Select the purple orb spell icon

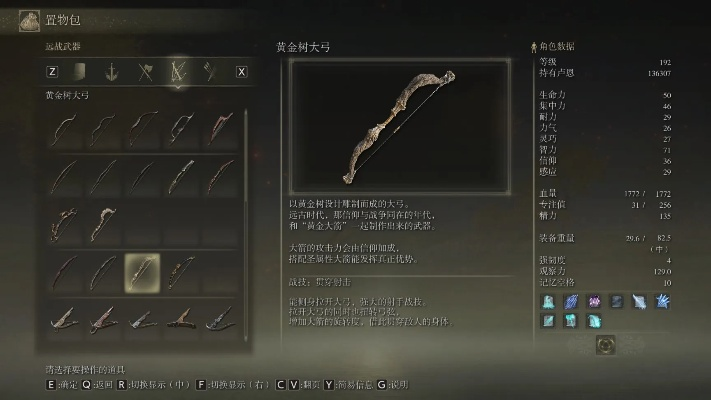click(x=594, y=301)
